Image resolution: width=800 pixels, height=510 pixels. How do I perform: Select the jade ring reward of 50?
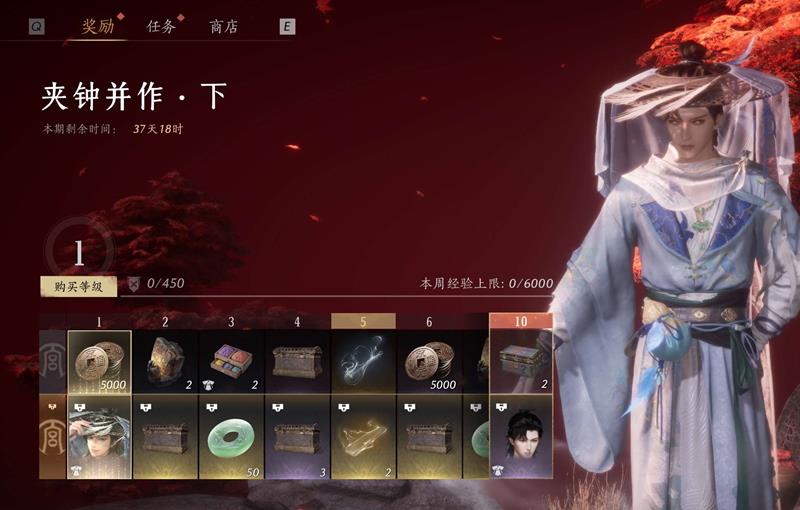pos(231,437)
